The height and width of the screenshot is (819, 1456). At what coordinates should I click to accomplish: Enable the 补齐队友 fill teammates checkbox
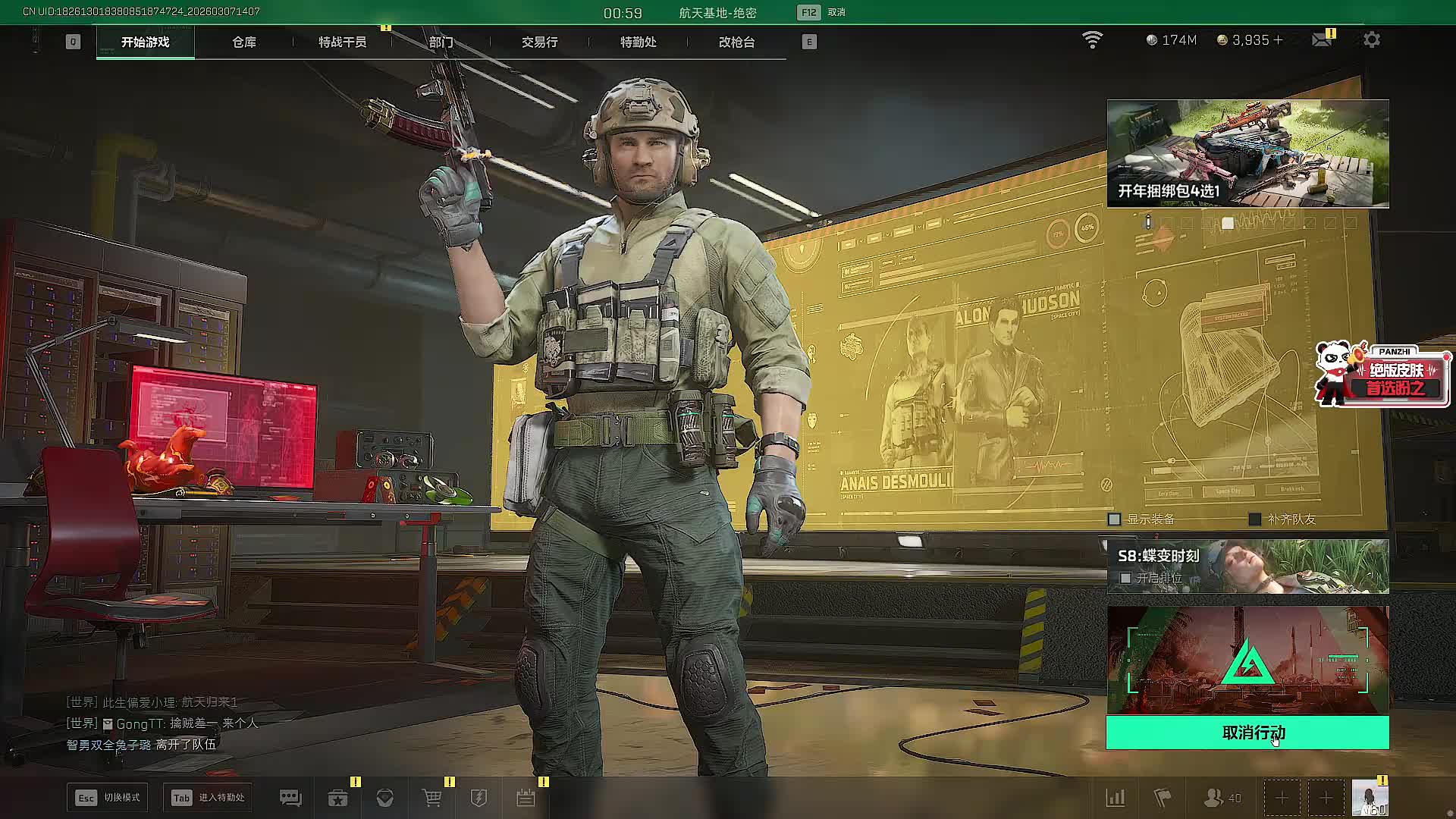1255,519
